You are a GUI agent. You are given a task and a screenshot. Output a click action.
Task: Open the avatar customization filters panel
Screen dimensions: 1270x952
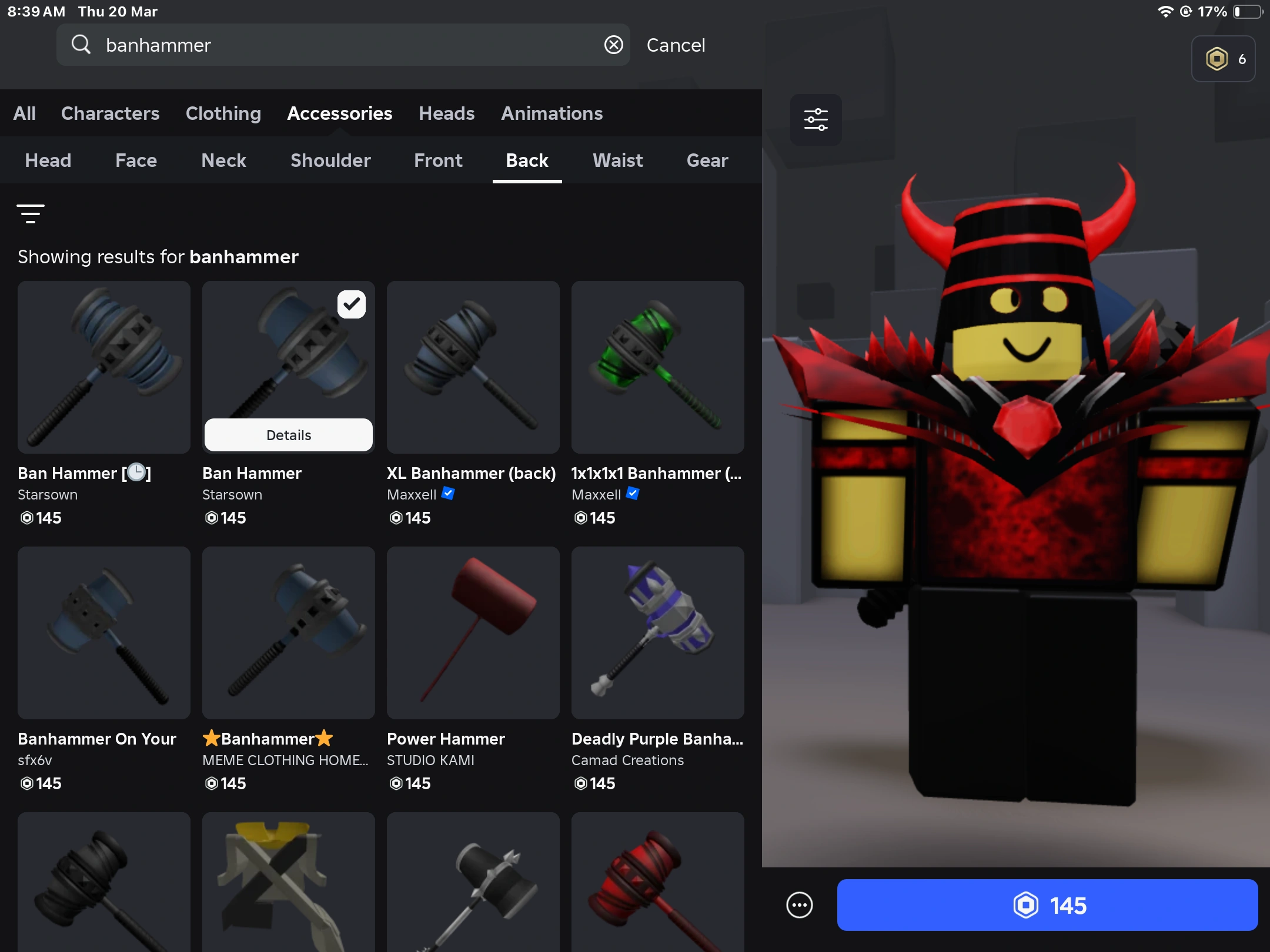pyautogui.click(x=815, y=120)
